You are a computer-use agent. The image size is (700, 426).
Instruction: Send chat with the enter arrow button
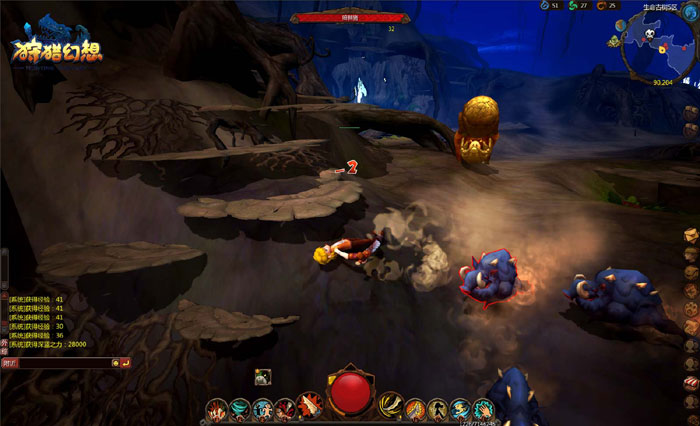point(126,362)
